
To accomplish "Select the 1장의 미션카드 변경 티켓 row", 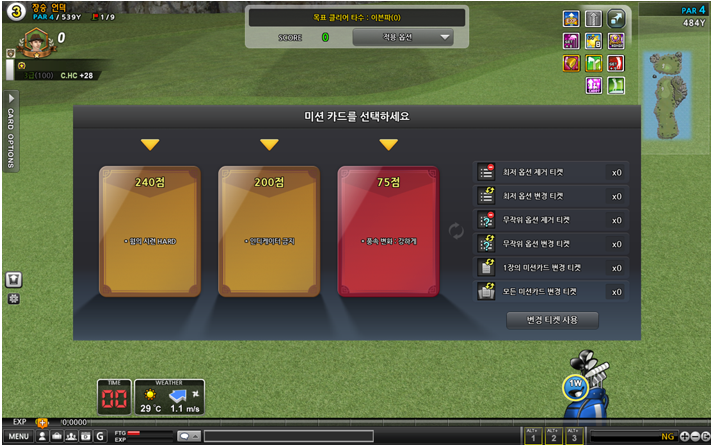I will (x=550, y=268).
